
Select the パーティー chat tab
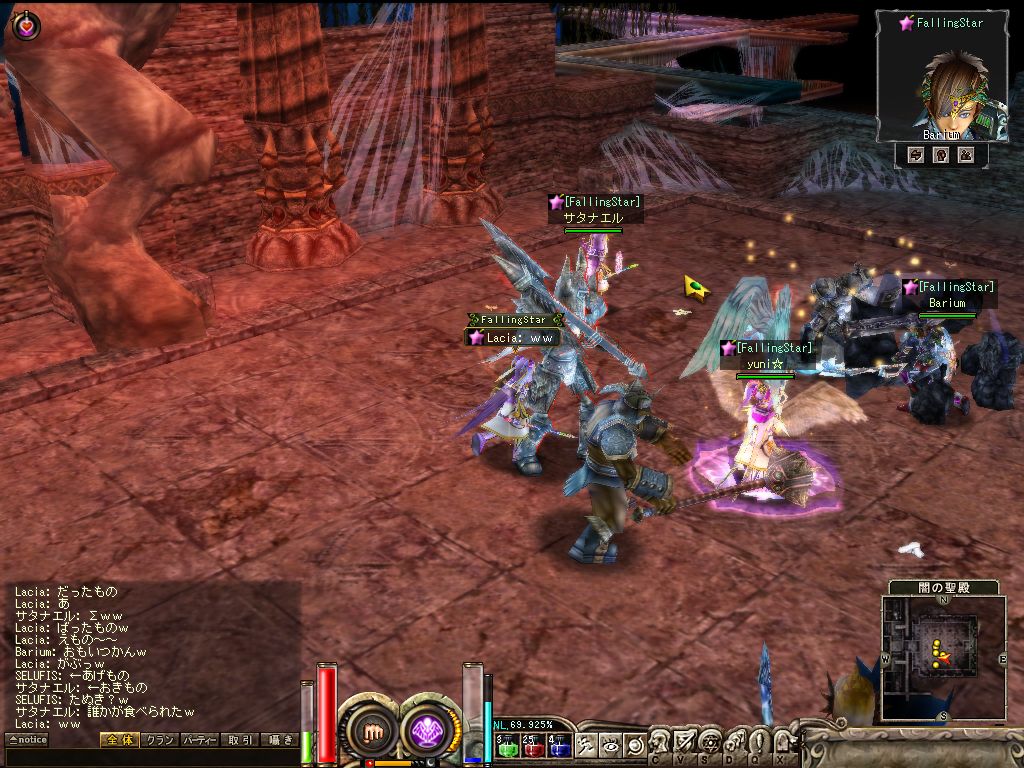199,740
